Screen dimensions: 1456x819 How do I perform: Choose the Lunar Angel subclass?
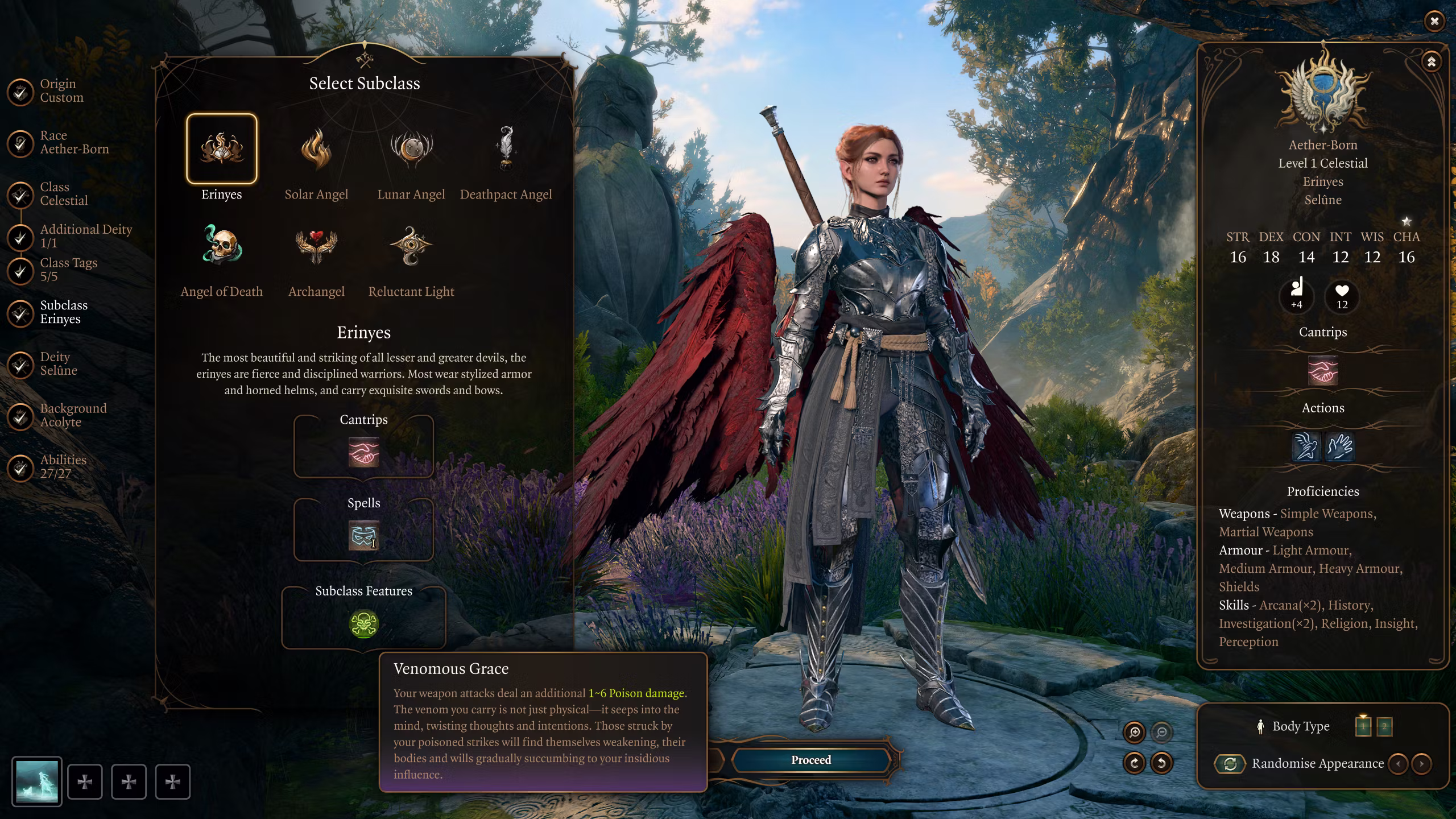[x=411, y=150]
